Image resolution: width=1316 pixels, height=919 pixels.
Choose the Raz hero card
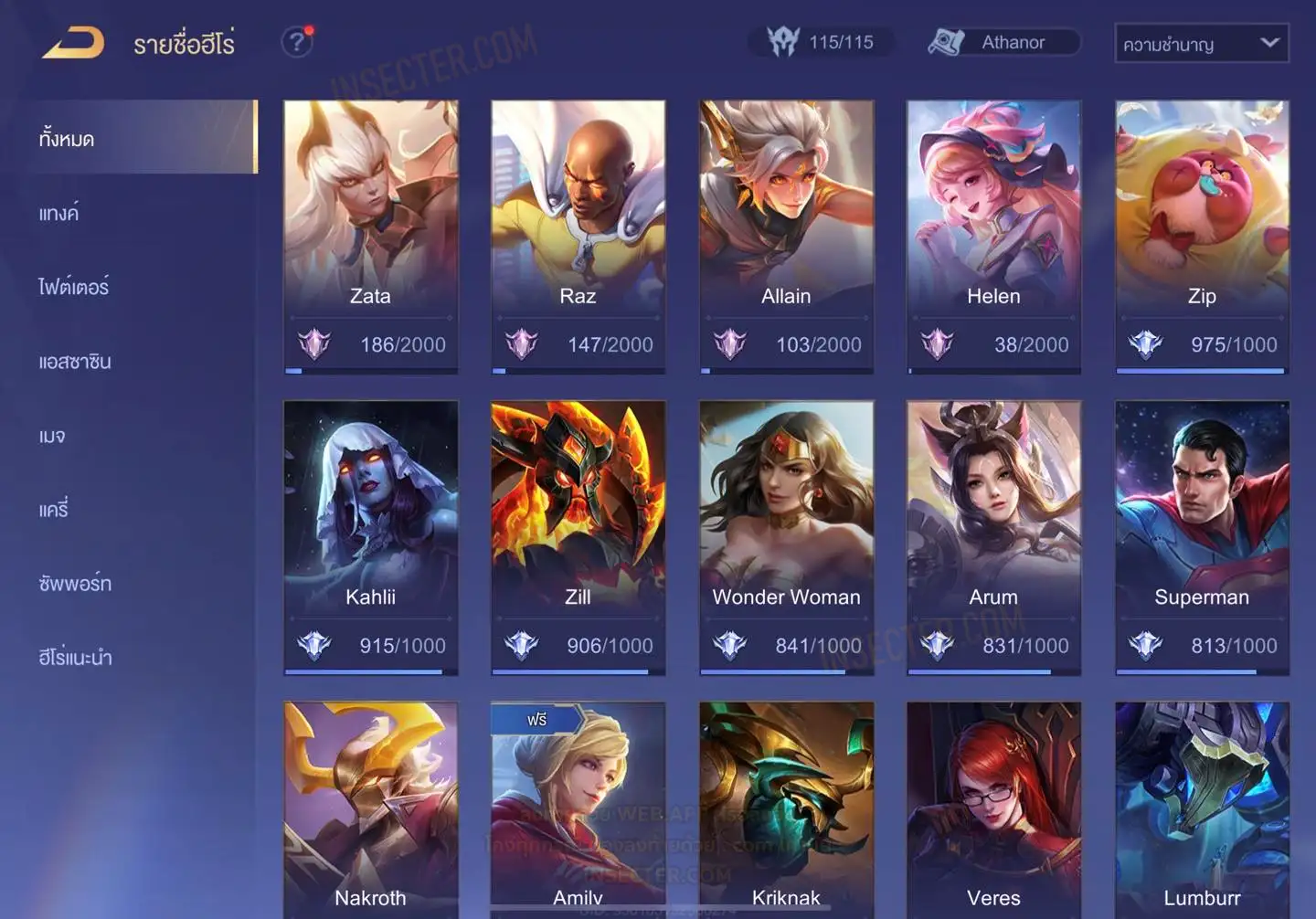tap(578, 237)
